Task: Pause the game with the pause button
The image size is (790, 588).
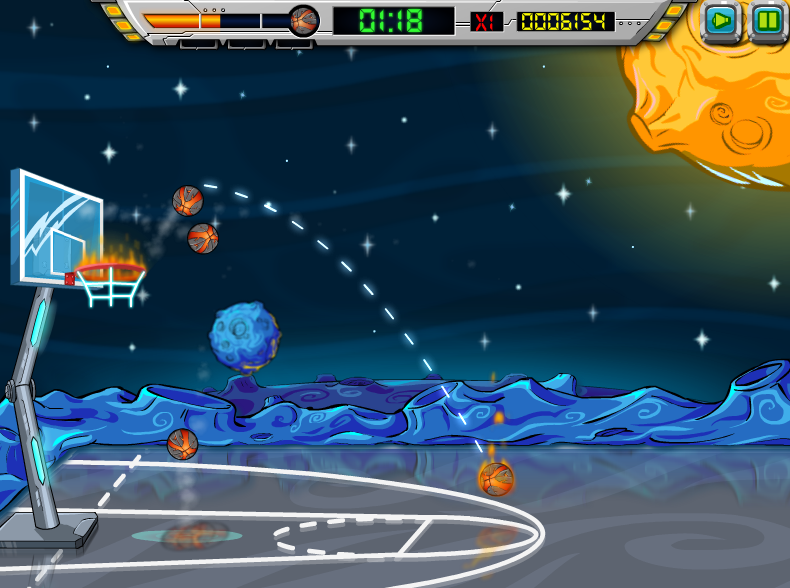Action: pos(768,20)
